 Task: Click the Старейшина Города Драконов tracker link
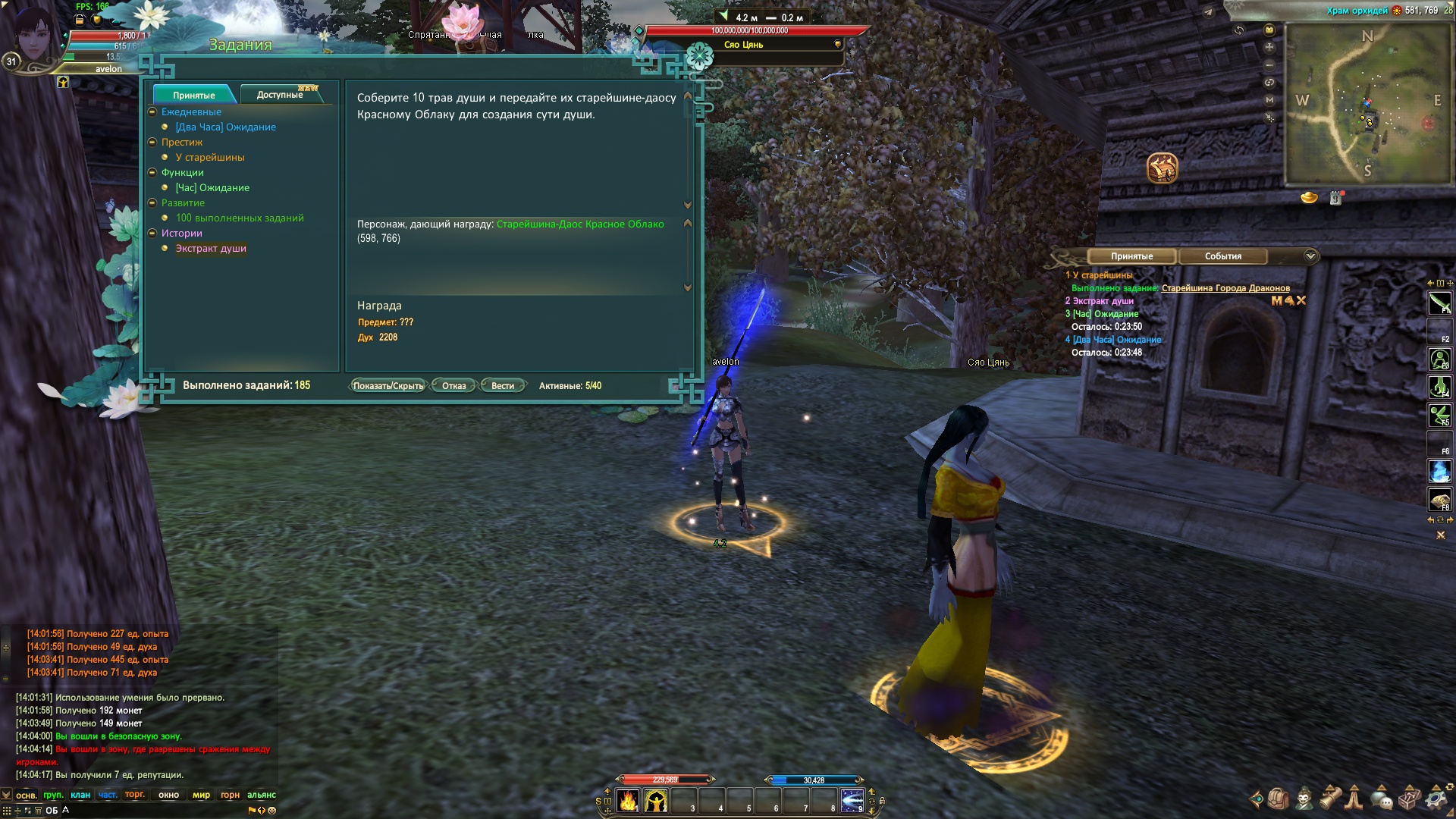(x=1225, y=288)
